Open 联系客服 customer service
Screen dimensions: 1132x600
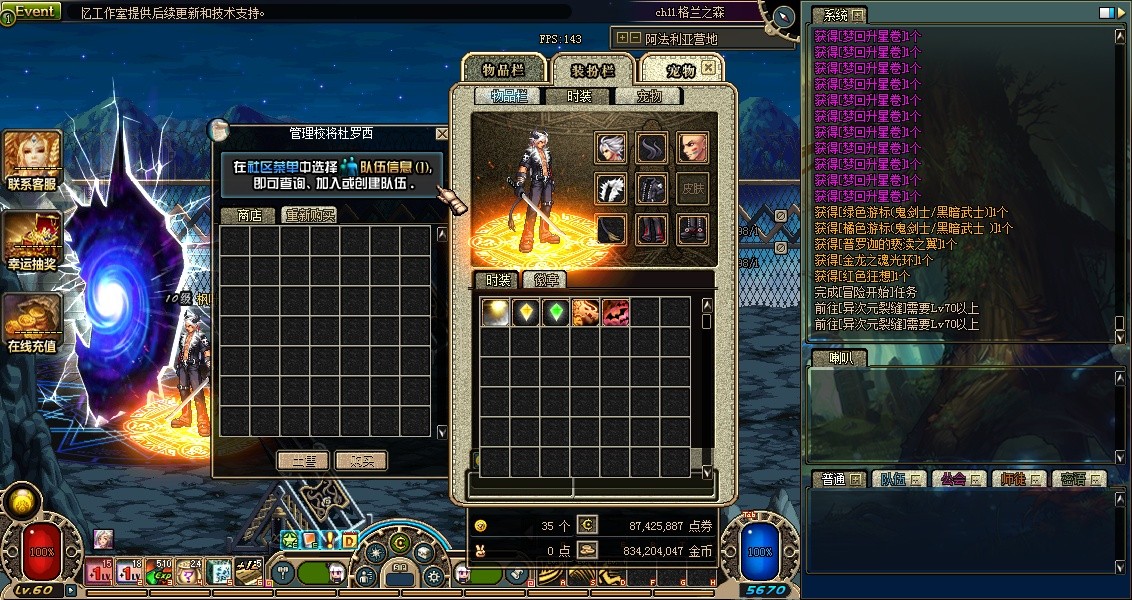(32, 160)
